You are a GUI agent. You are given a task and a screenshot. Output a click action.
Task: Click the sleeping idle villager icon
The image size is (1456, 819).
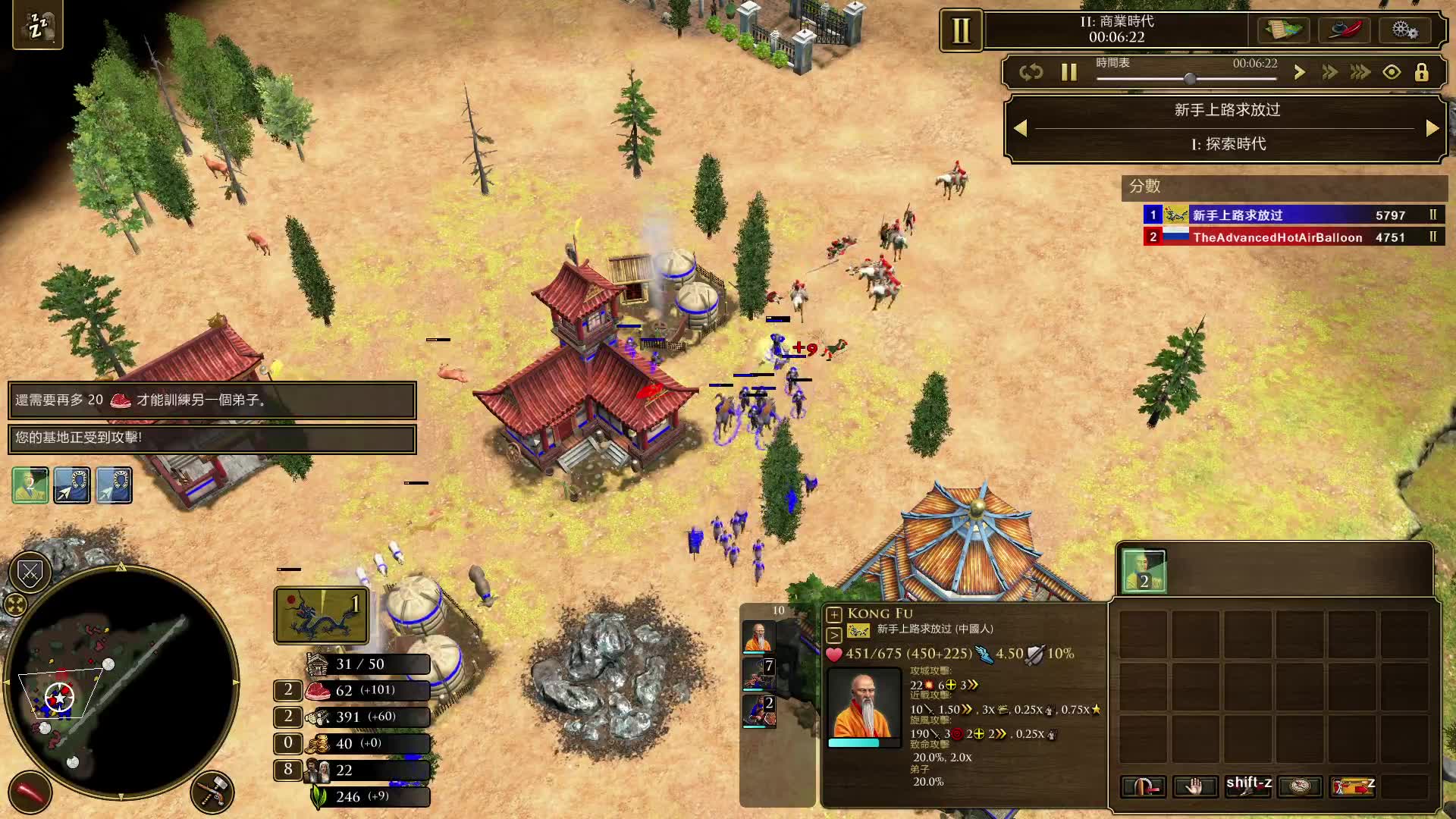click(x=37, y=26)
